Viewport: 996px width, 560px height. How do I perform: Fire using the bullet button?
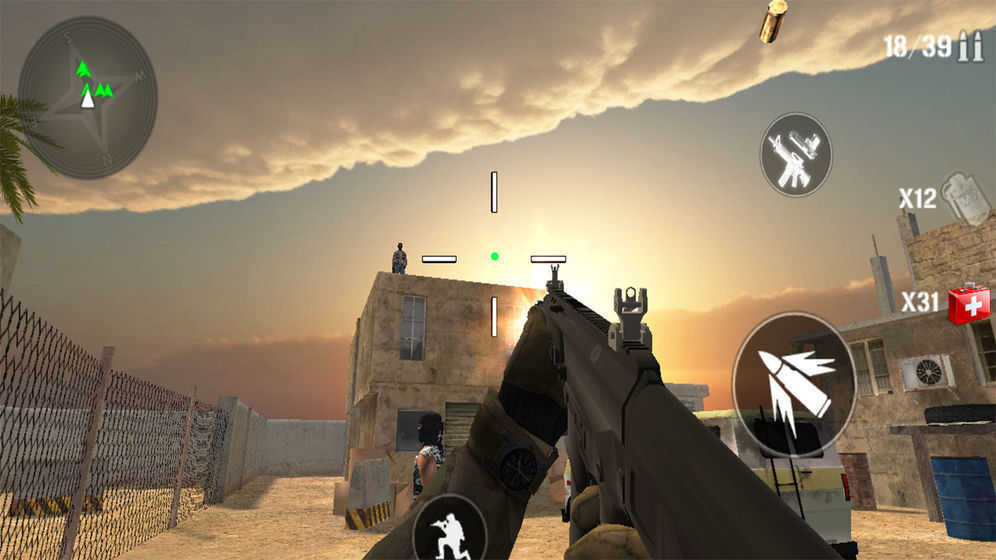pos(794,385)
